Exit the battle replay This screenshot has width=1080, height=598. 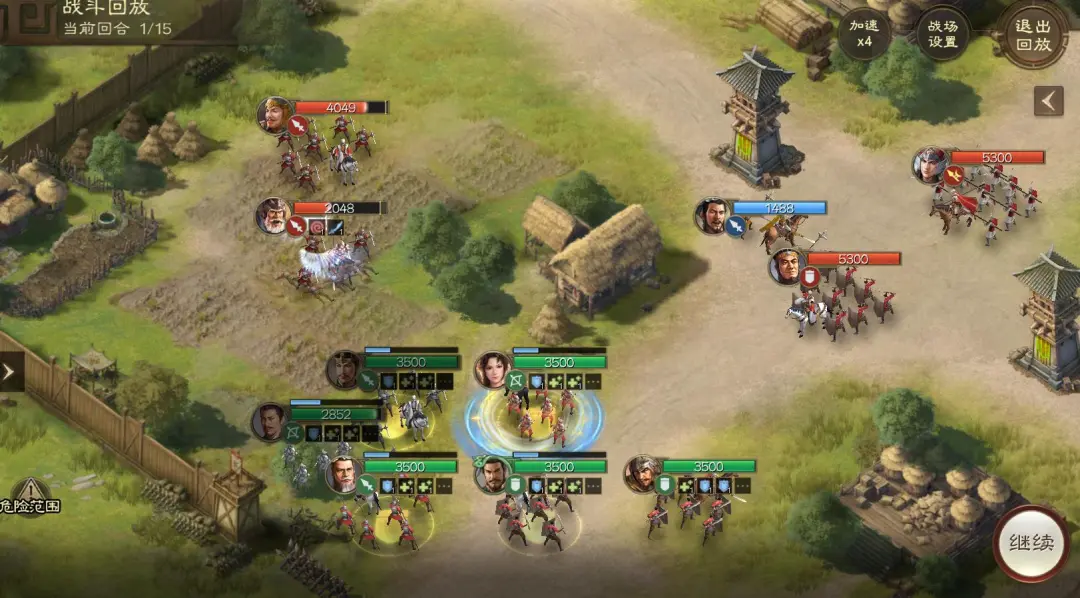[1034, 34]
